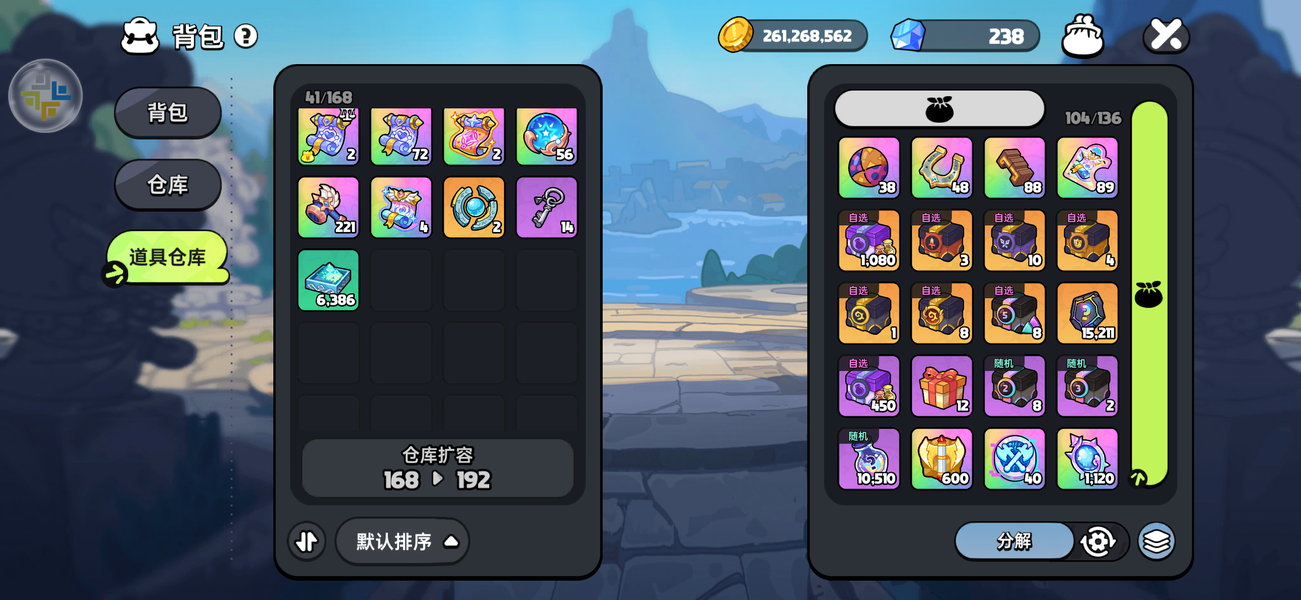Open the 默认排序 sort dropdown

[x=402, y=541]
